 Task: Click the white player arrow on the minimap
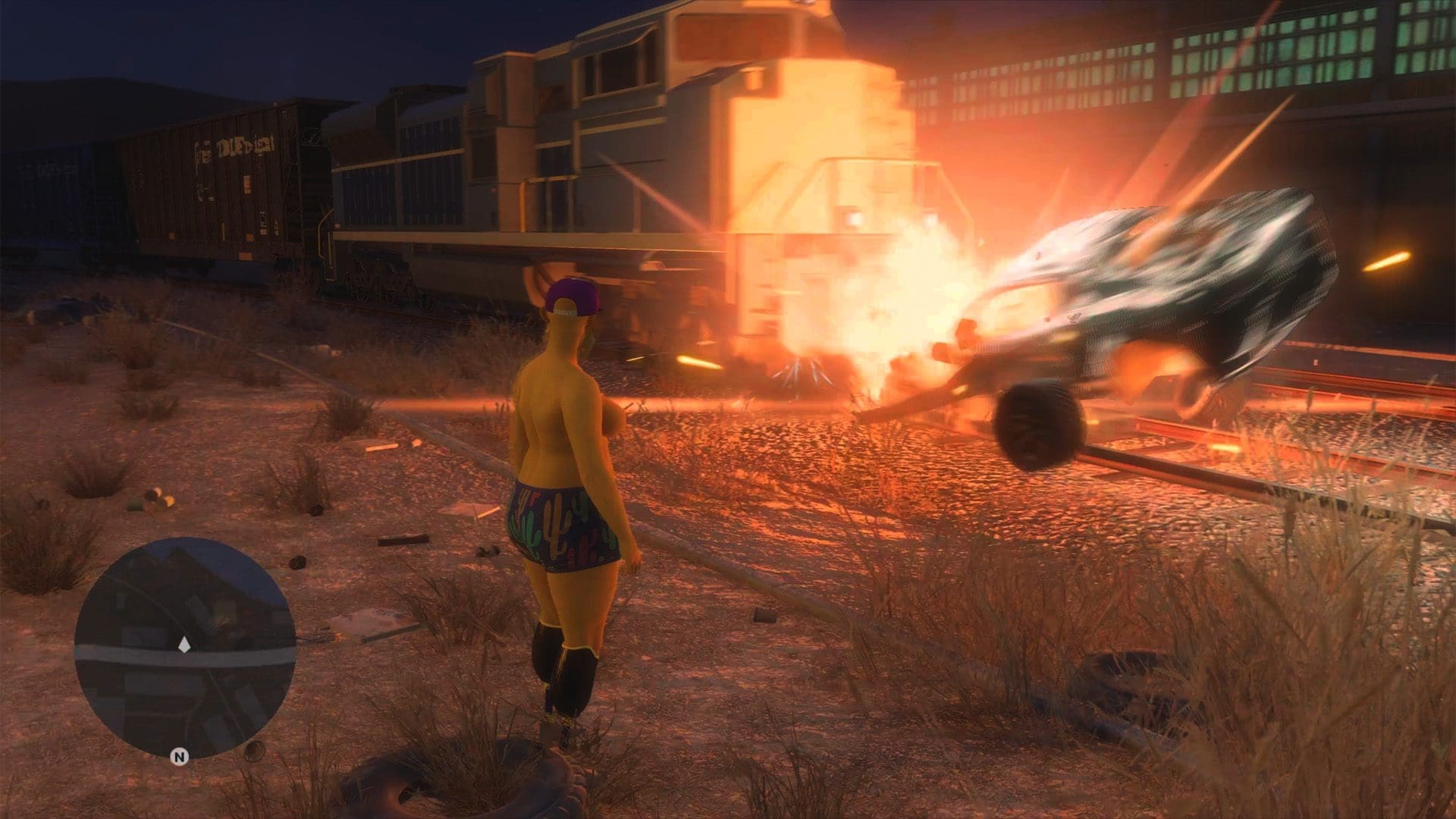click(184, 646)
